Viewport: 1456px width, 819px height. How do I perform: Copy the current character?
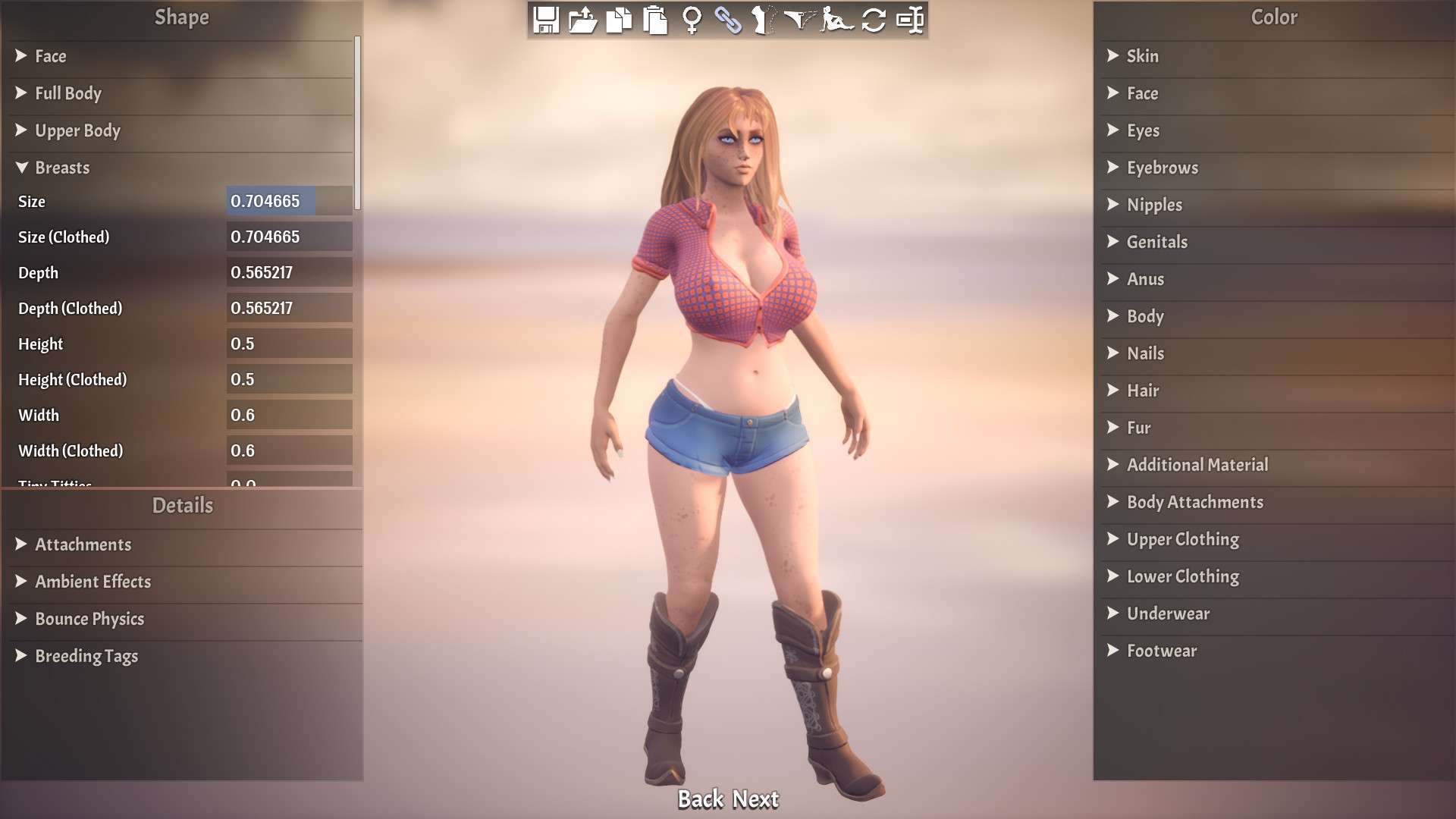620,20
